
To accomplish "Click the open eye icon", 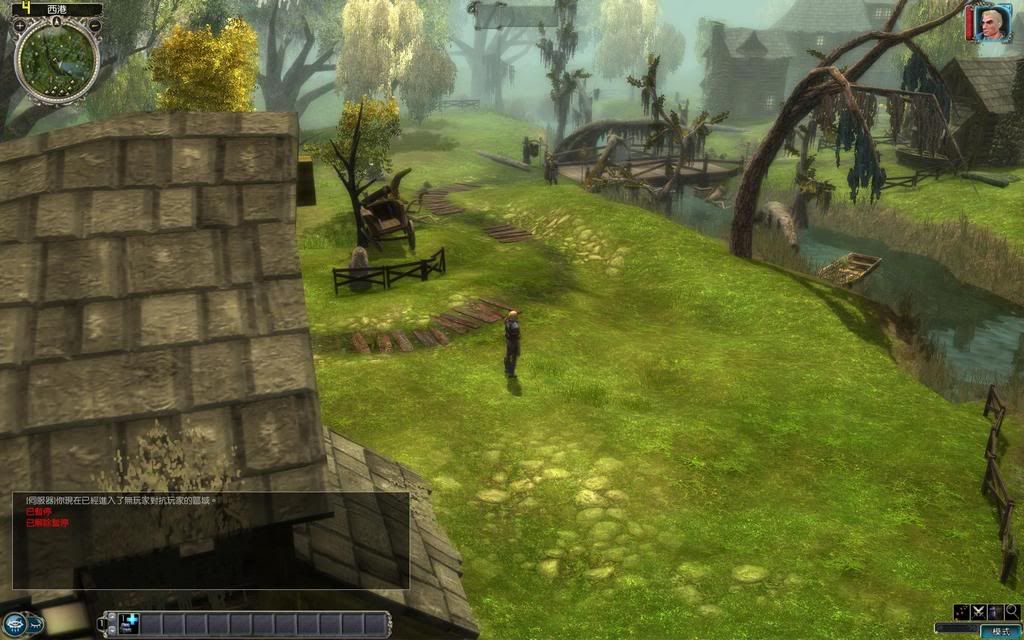I will (x=15, y=625).
